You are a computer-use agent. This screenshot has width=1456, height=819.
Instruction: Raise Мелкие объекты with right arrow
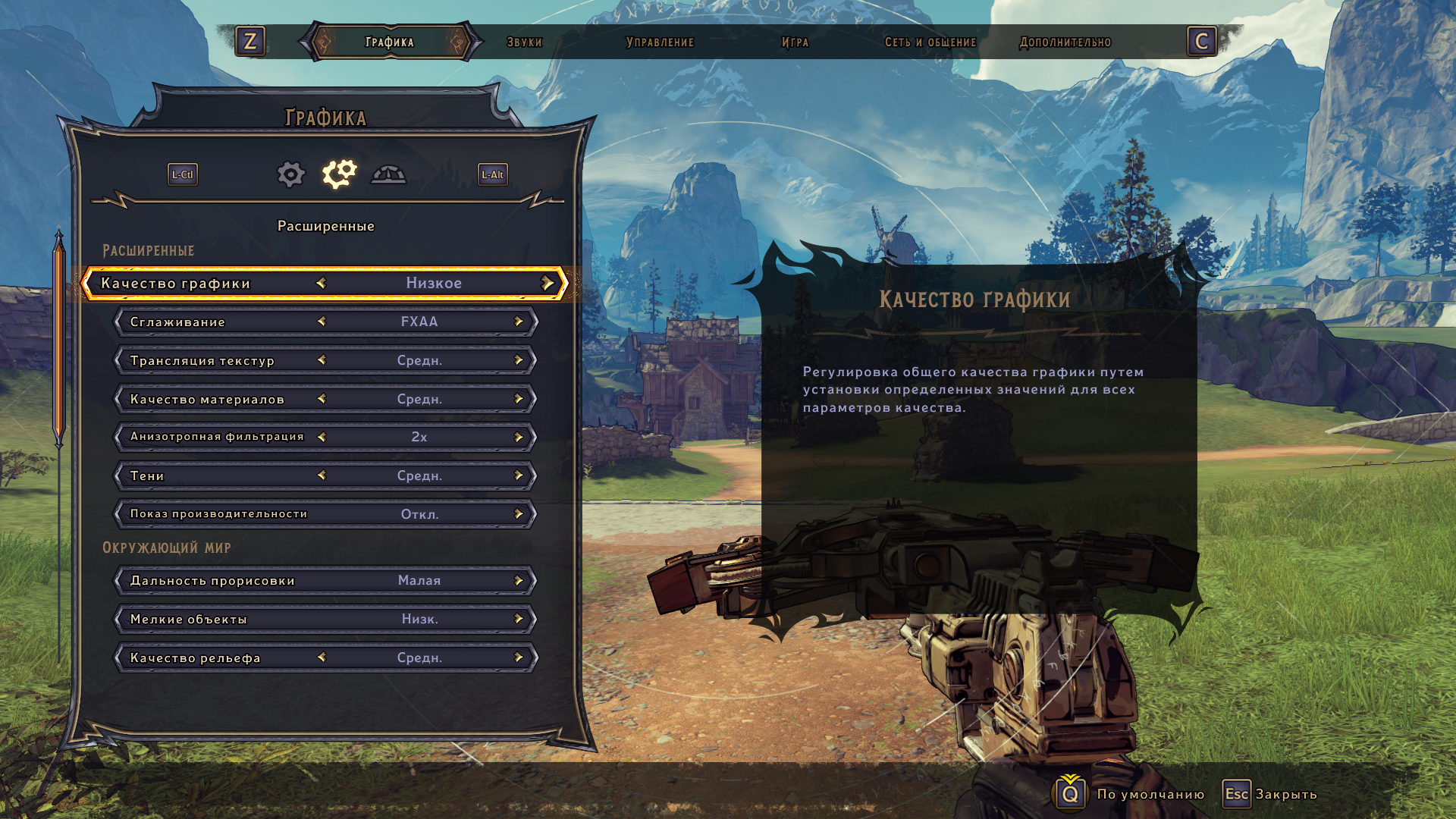point(519,620)
